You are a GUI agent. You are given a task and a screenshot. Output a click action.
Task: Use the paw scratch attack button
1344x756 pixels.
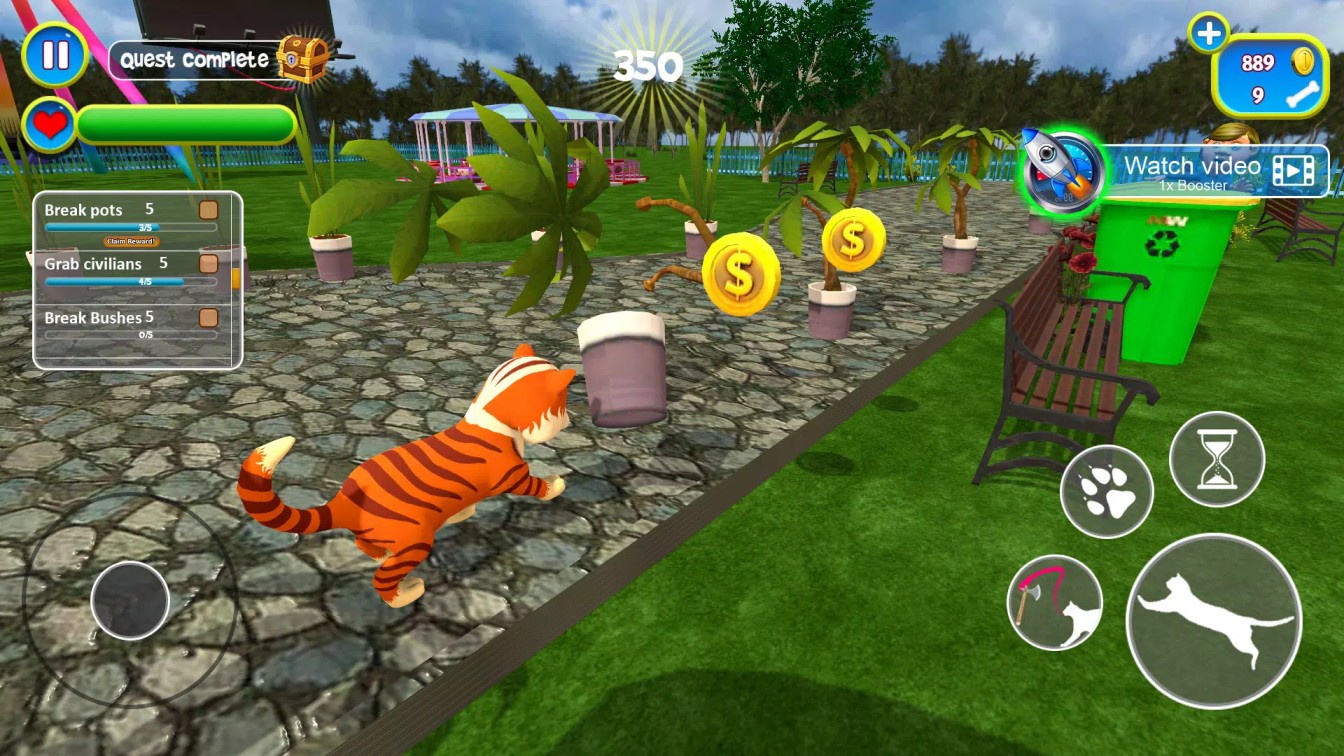[1106, 492]
